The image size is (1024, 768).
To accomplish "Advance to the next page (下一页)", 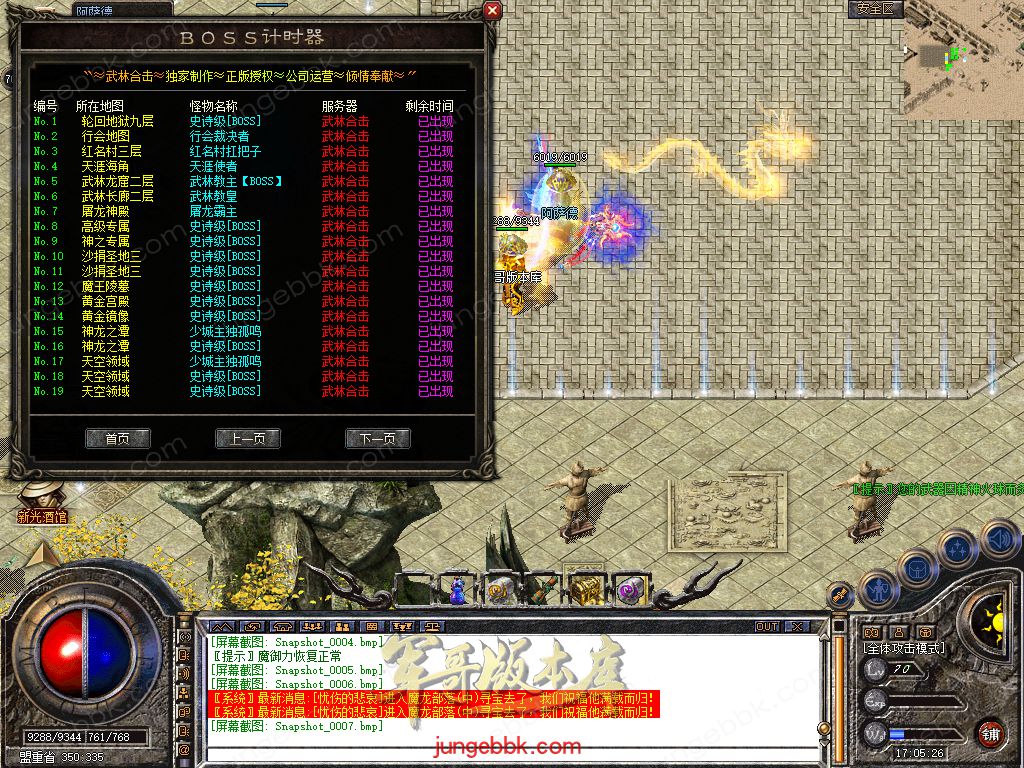I will (x=378, y=439).
